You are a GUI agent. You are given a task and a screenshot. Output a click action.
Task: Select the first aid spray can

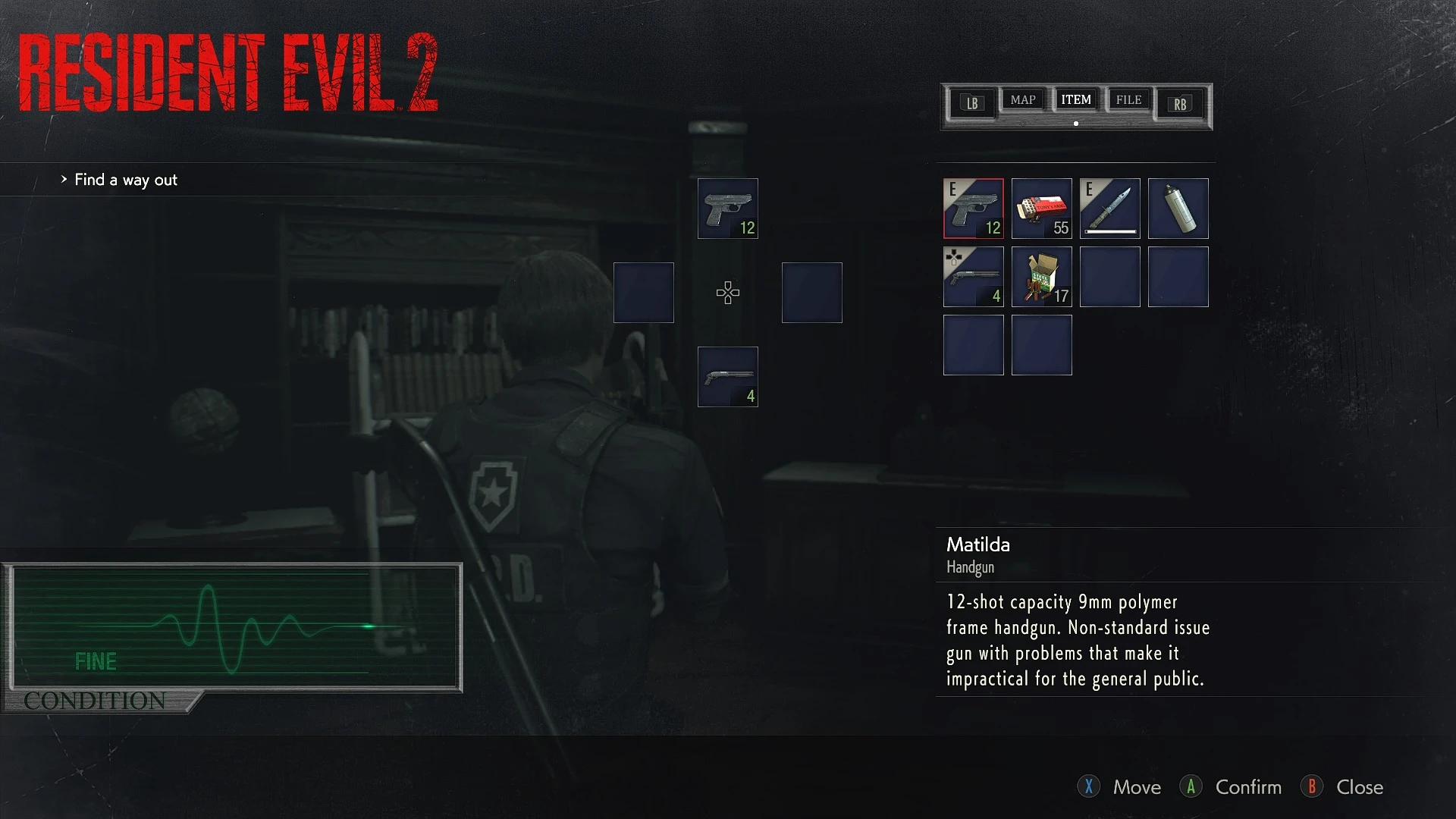(x=1178, y=208)
